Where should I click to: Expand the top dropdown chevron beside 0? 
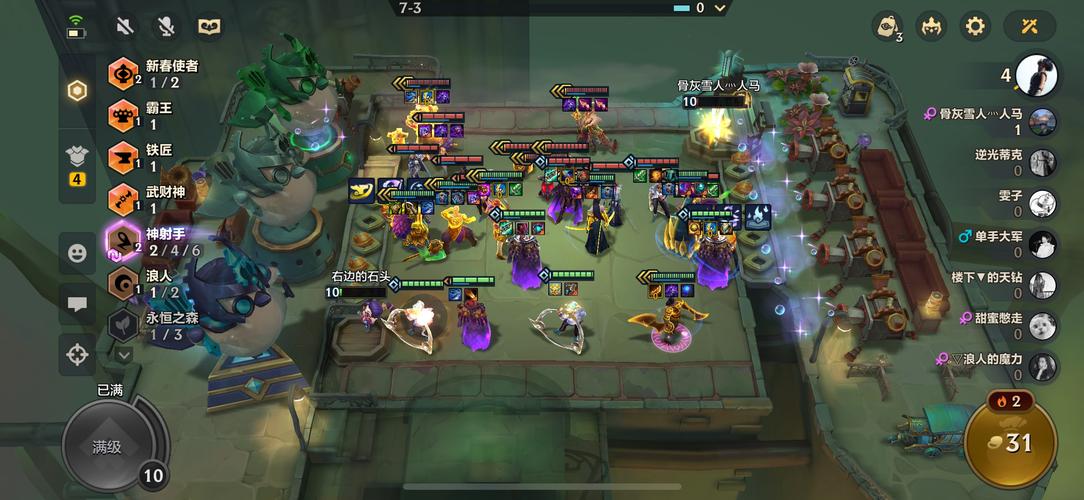tap(722, 8)
